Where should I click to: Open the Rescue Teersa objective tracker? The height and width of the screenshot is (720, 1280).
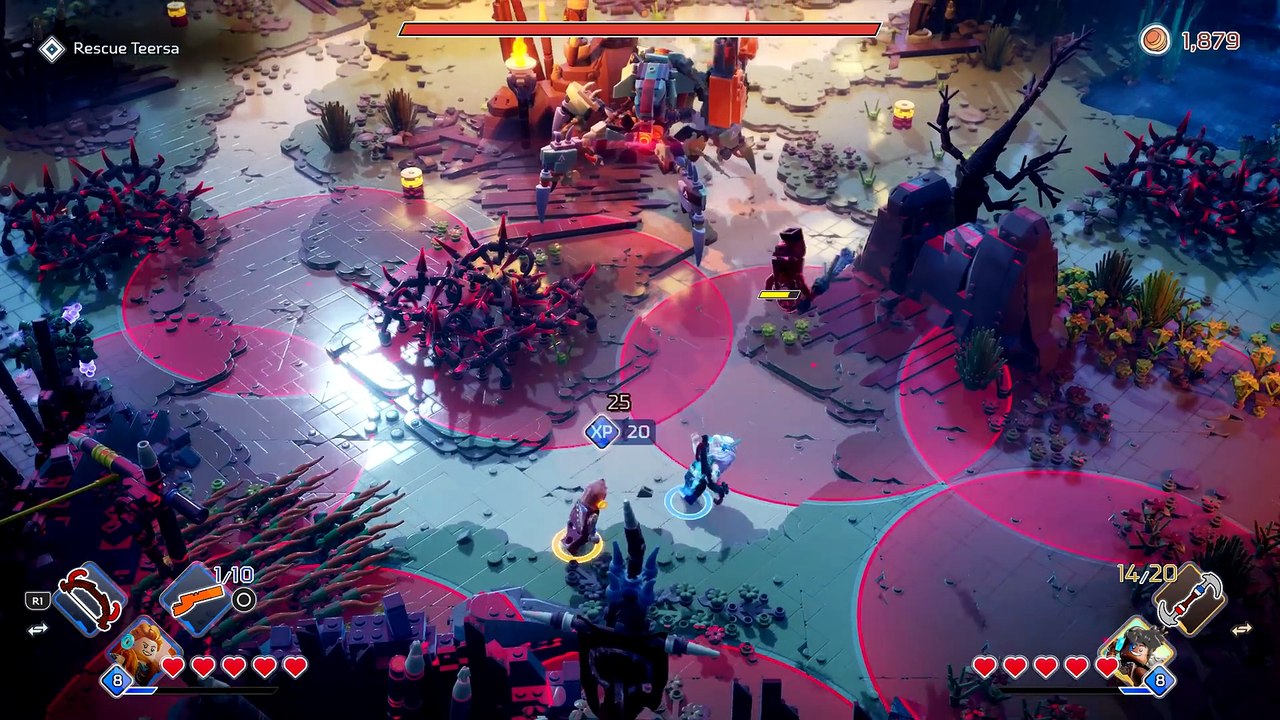[110, 48]
